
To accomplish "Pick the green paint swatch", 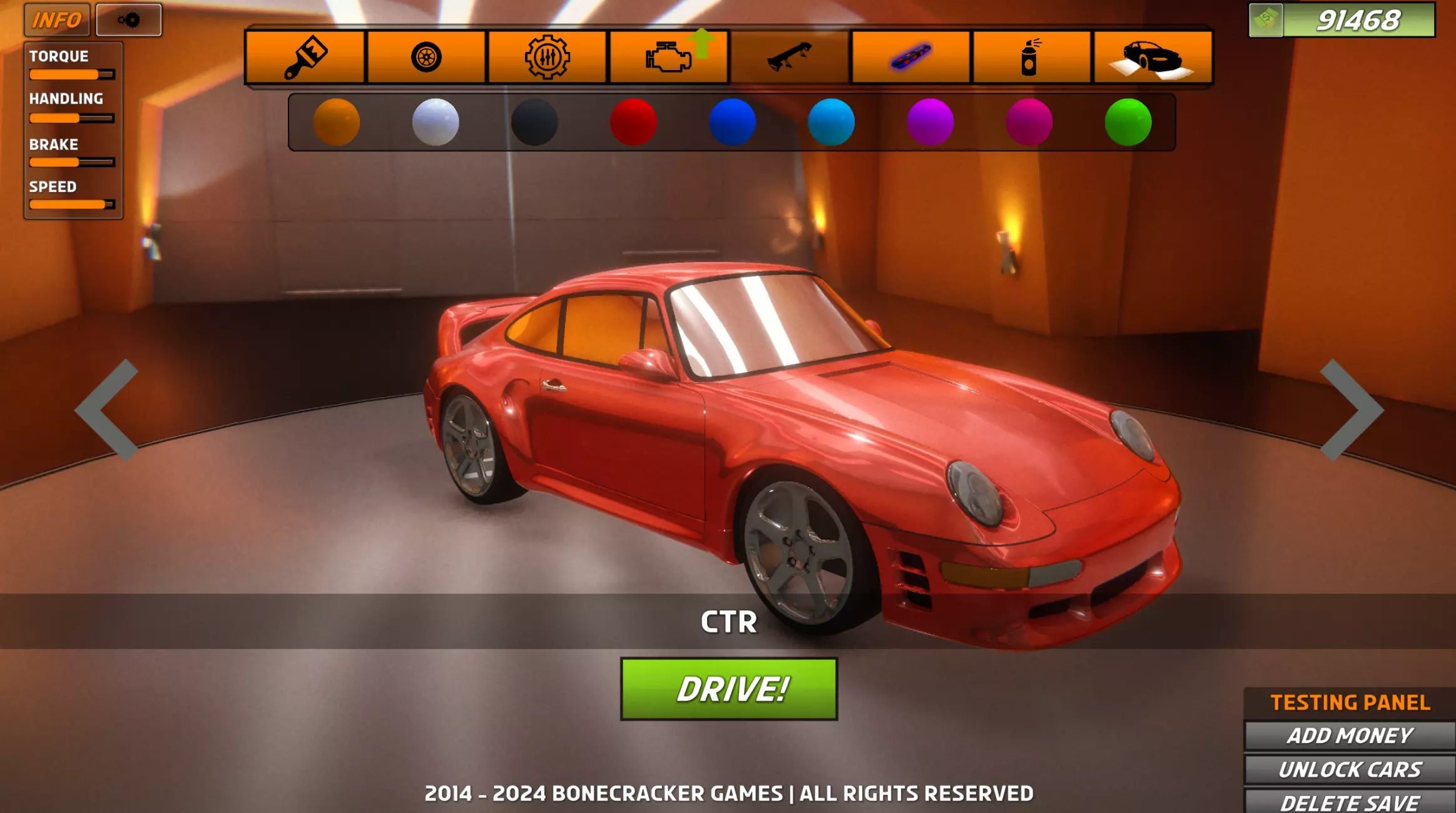I will [1128, 122].
